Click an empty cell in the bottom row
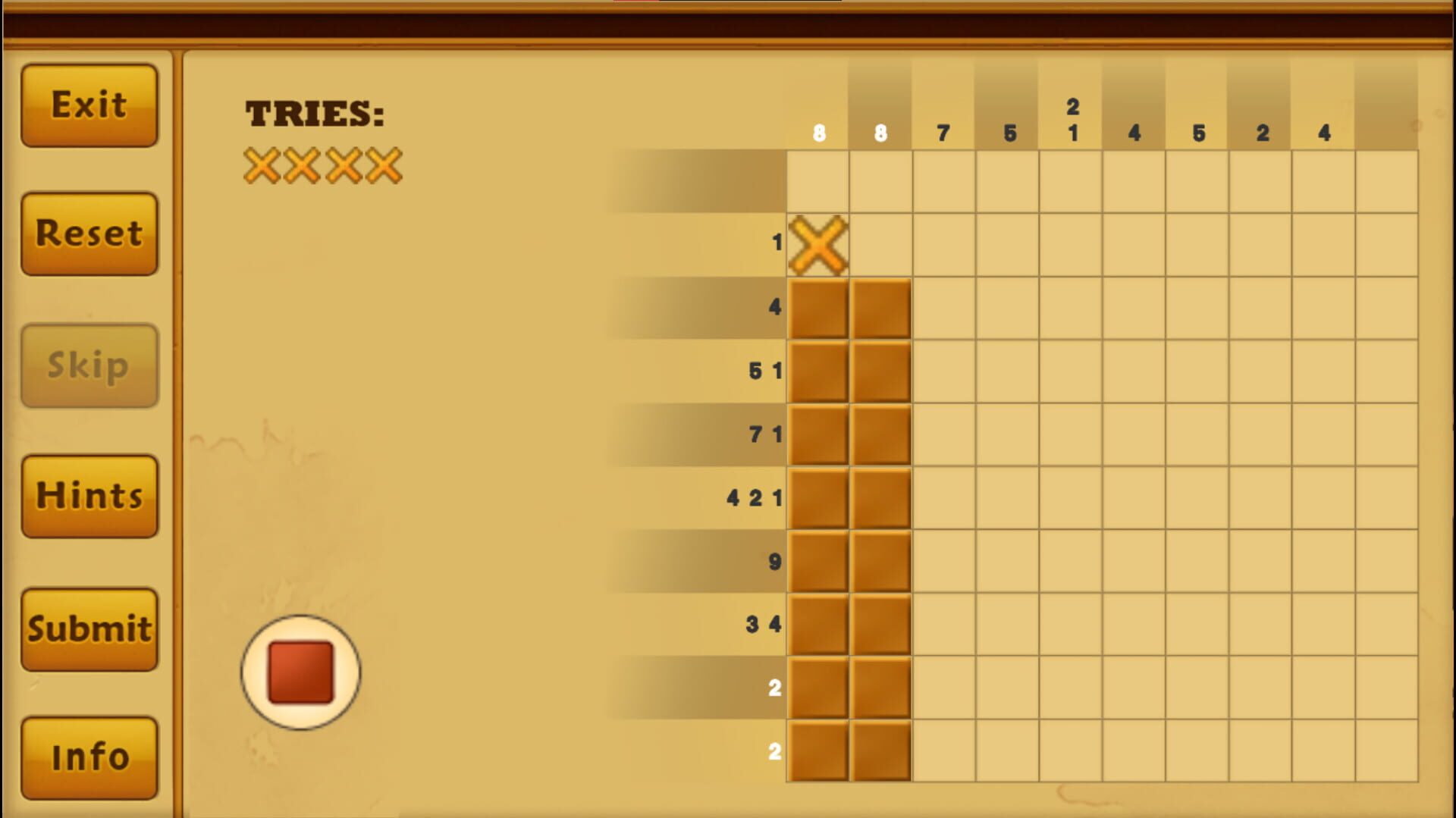1456x818 pixels. 1072,748
